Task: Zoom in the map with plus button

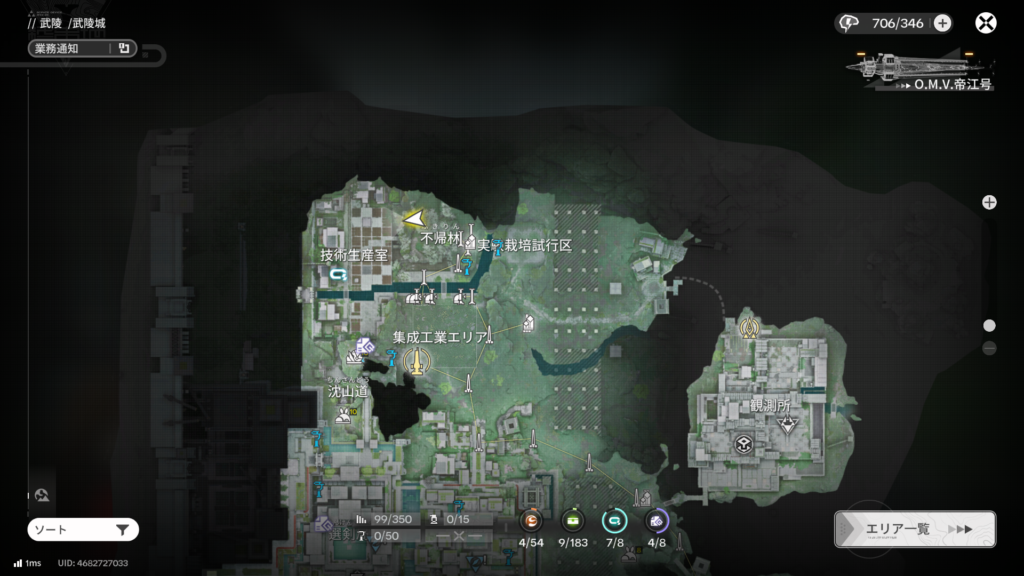Action: 989,202
